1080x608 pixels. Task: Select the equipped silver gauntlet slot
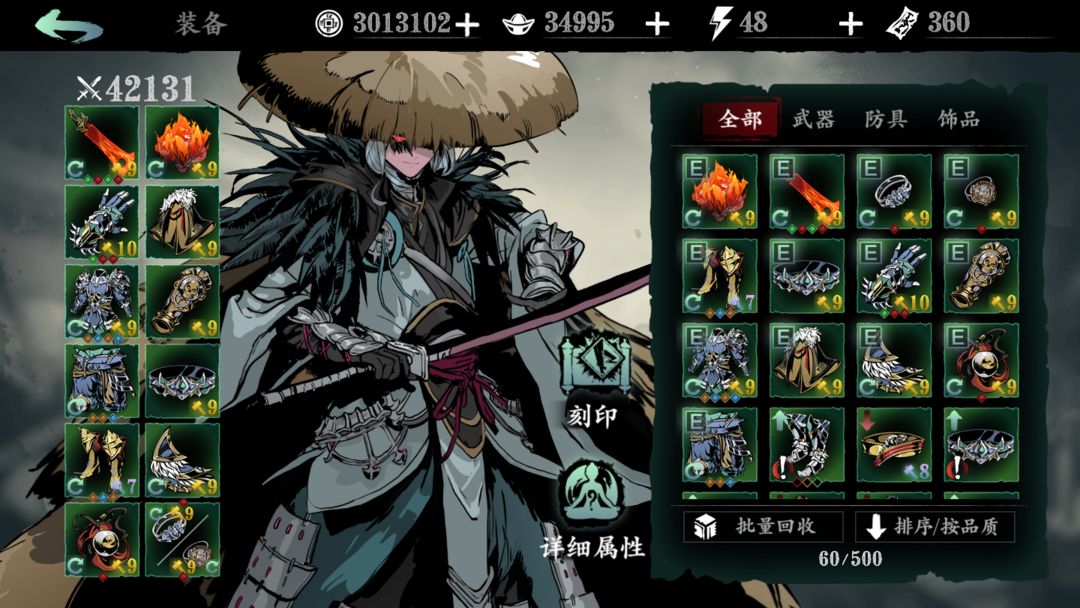point(102,221)
